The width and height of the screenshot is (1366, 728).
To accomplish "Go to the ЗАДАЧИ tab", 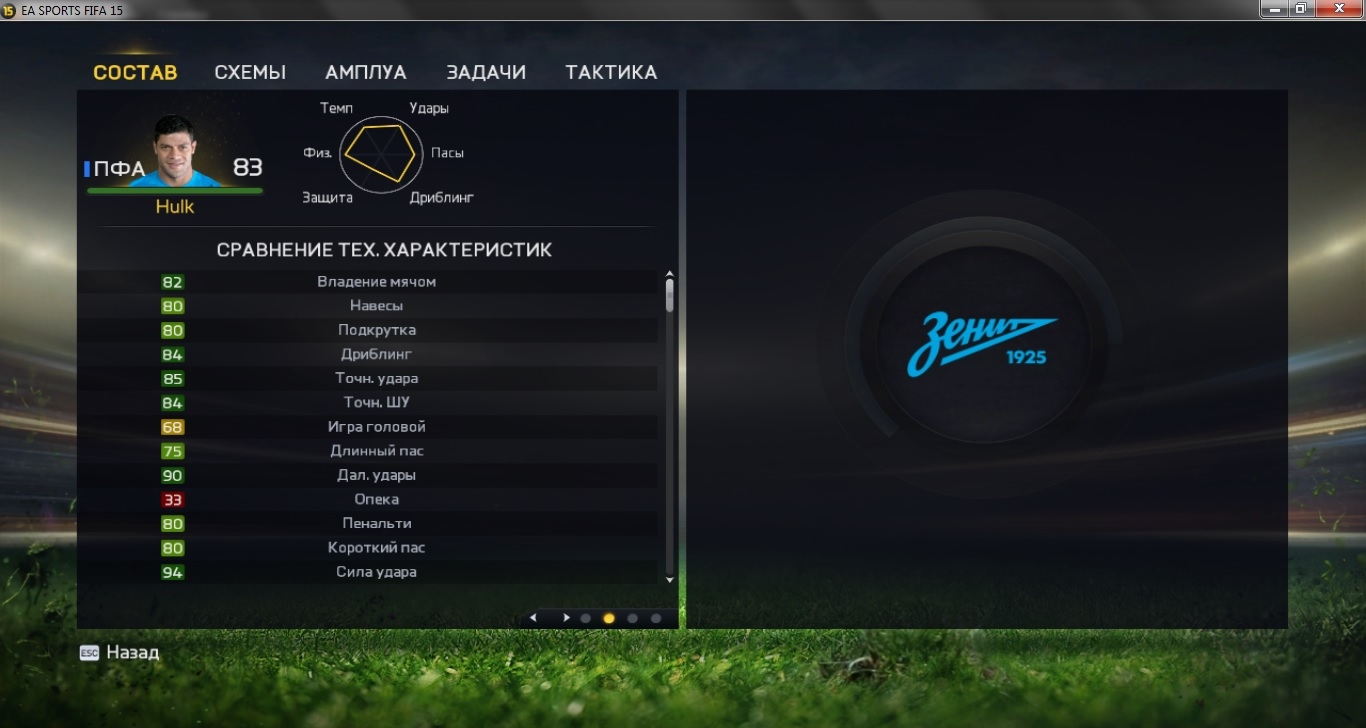I will pos(486,73).
